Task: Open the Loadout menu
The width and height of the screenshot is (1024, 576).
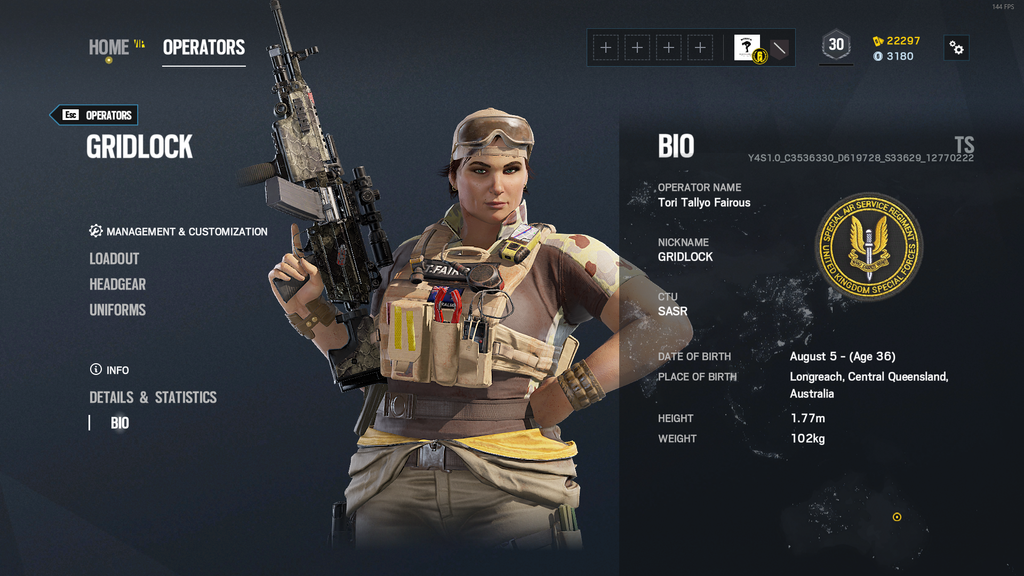Action: [114, 258]
